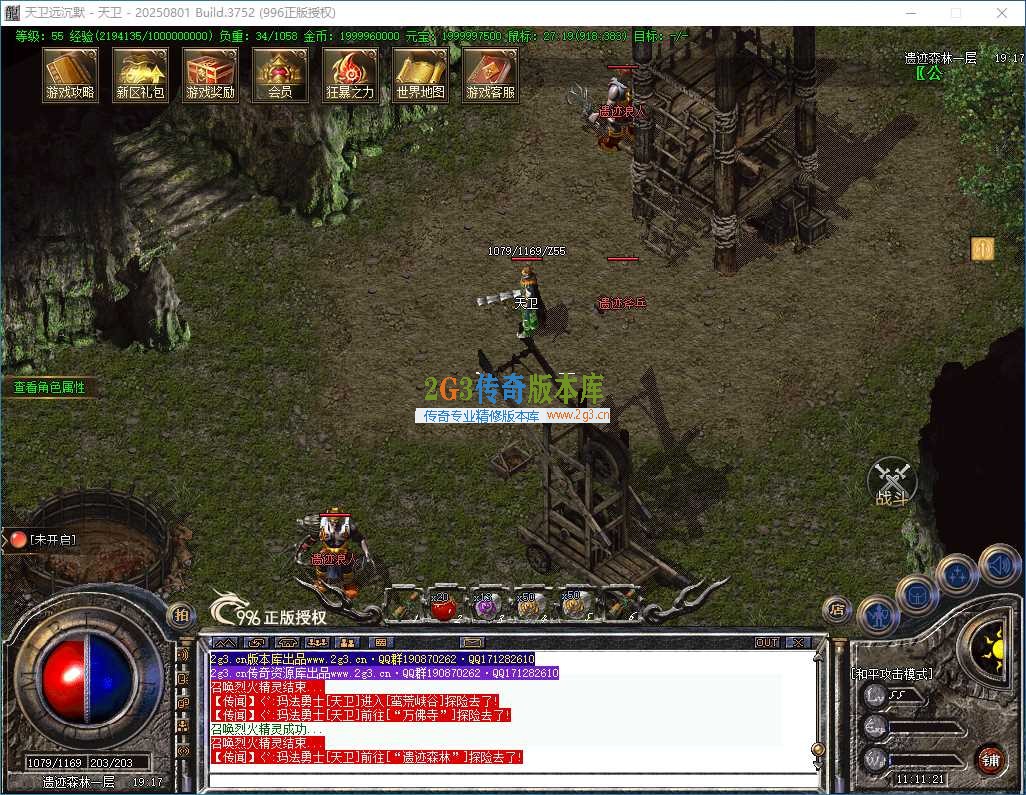Minimize the game window
Screen dimensions: 1026x795
click(909, 13)
